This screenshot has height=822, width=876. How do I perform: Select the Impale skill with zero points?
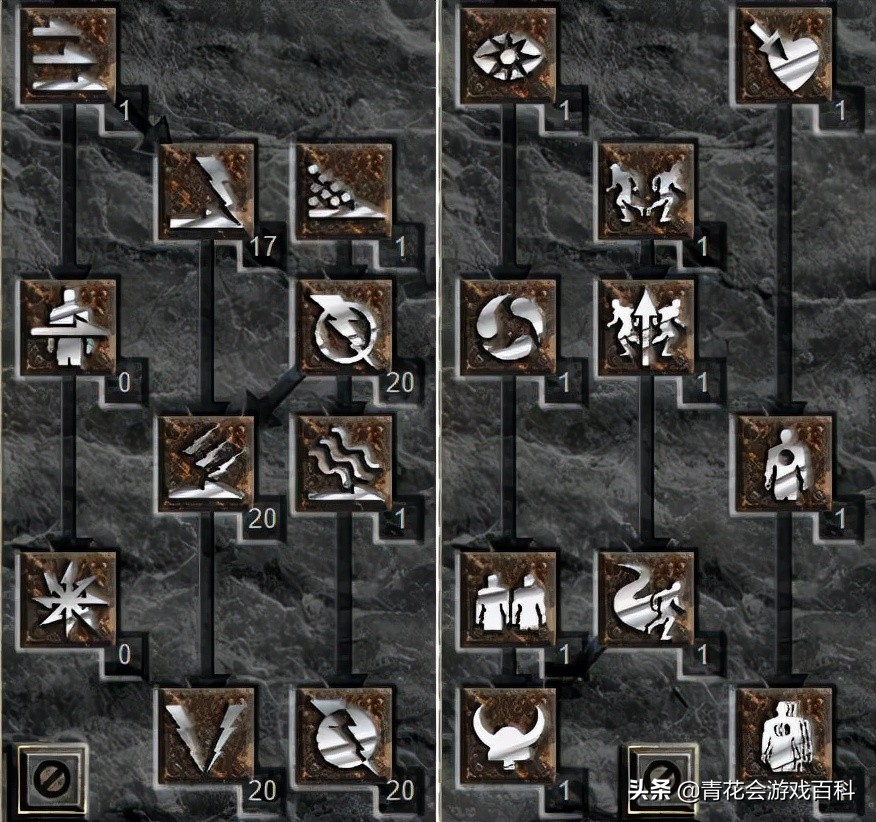[68, 327]
